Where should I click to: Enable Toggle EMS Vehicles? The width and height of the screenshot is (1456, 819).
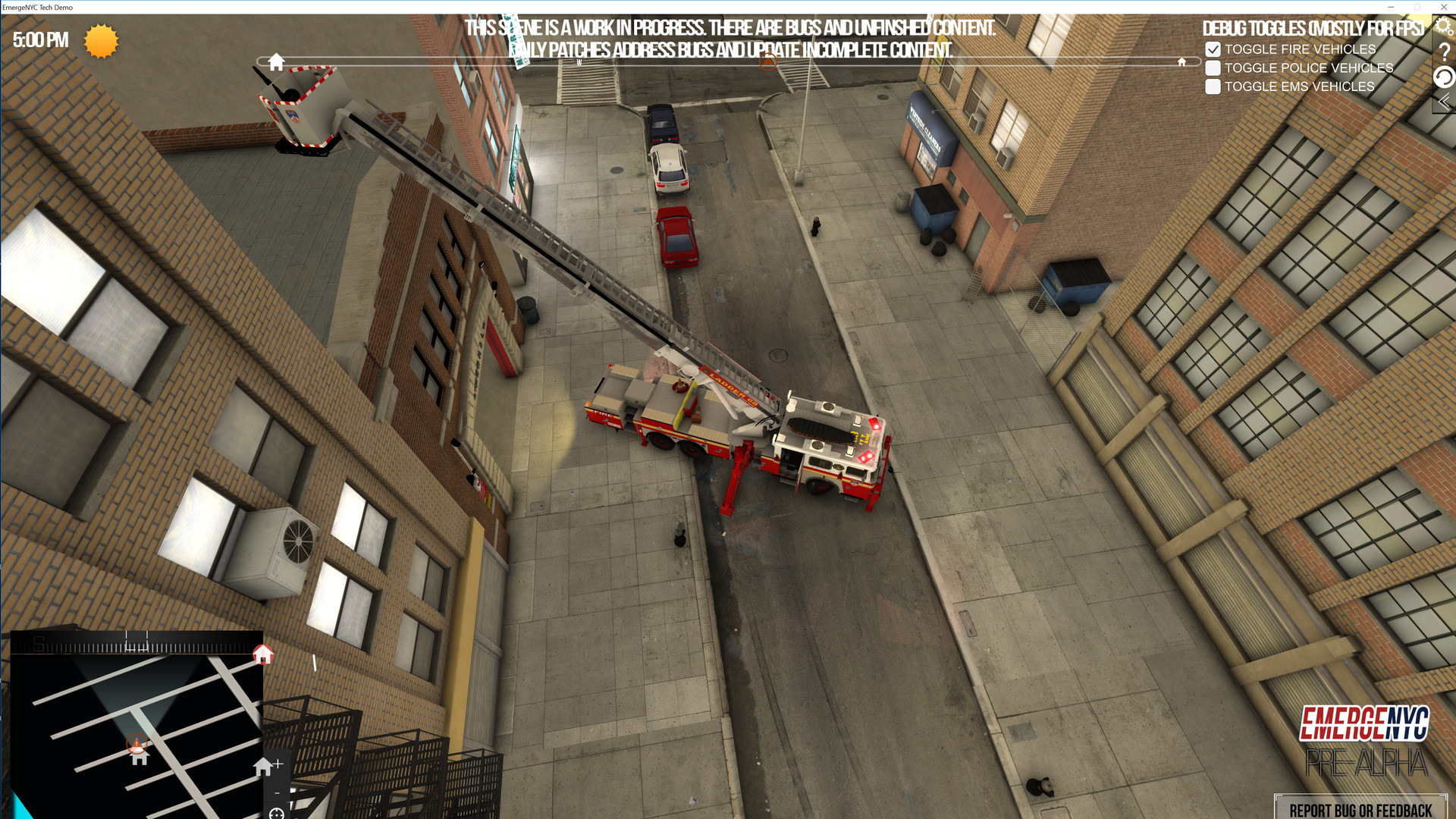pyautogui.click(x=1213, y=86)
